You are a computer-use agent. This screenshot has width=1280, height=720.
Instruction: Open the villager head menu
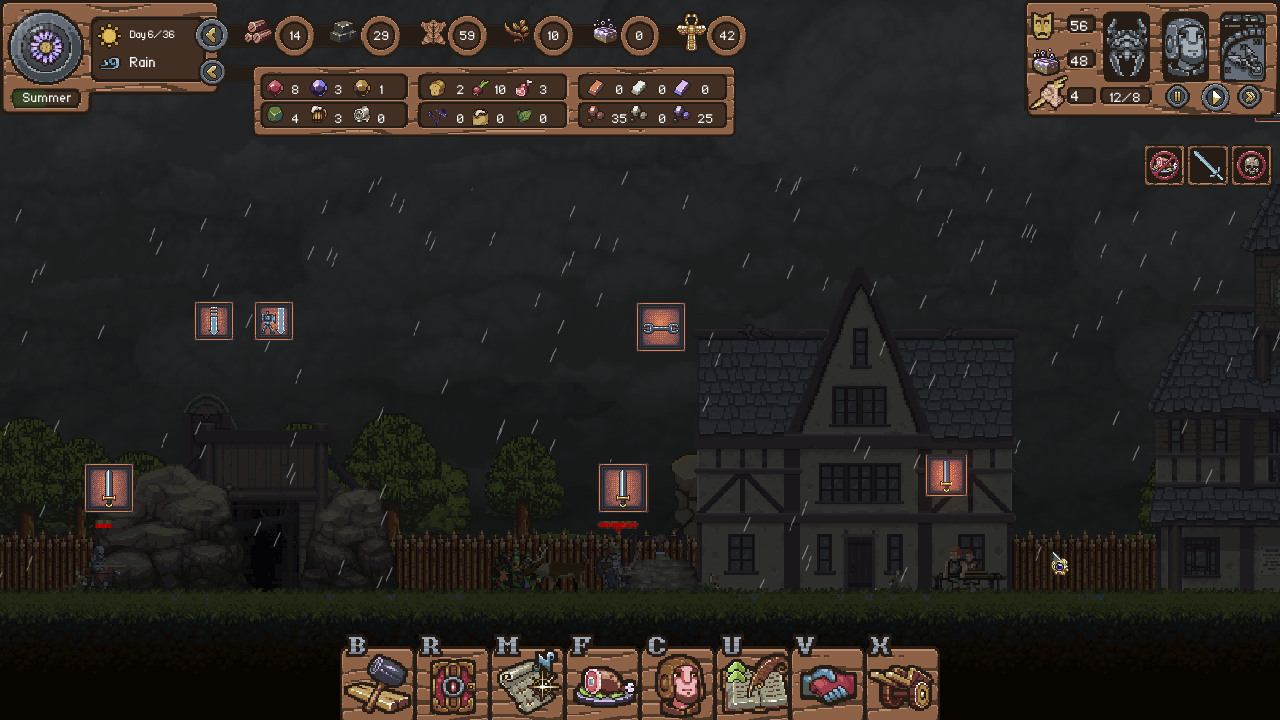678,685
